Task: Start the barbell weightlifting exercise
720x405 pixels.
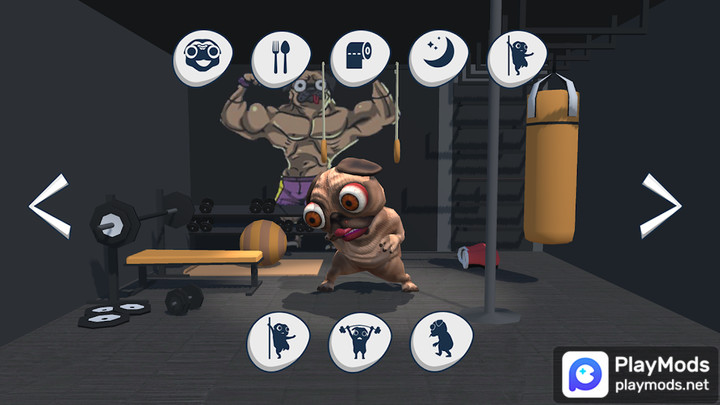Action: pos(359,341)
